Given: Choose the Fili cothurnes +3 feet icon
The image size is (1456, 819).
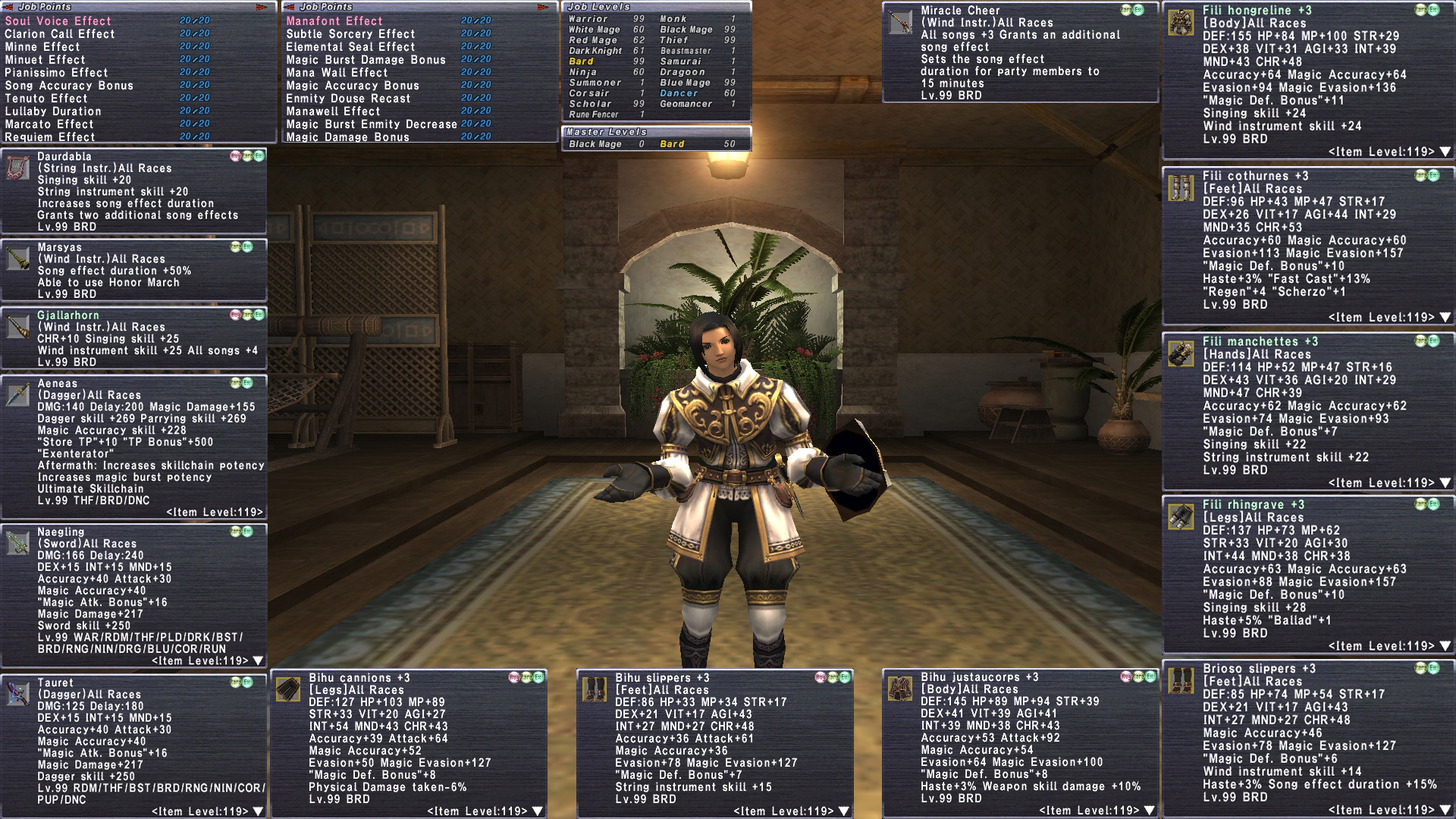Looking at the screenshot, I should click(1181, 187).
